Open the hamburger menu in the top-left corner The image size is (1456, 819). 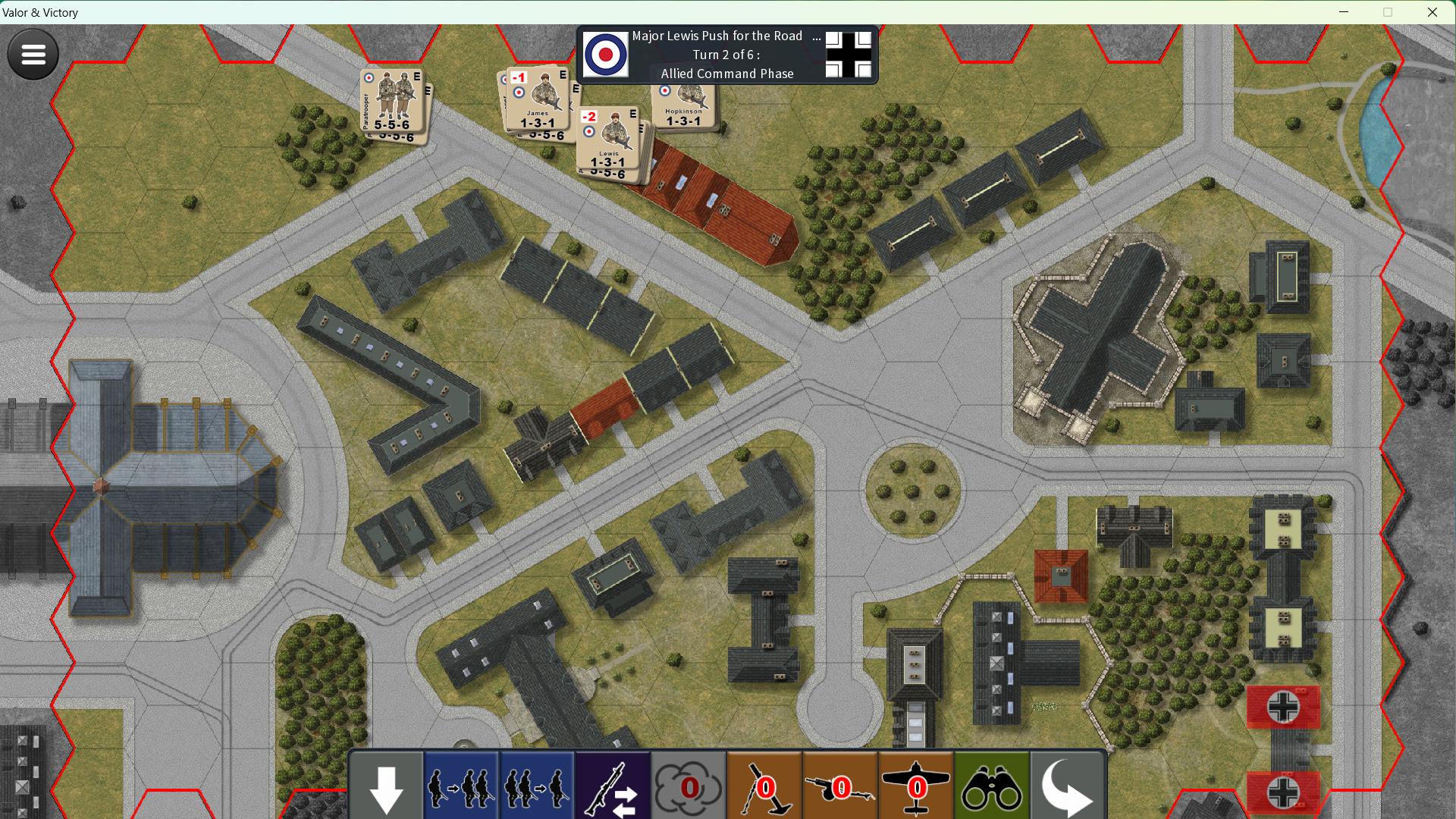coord(33,54)
